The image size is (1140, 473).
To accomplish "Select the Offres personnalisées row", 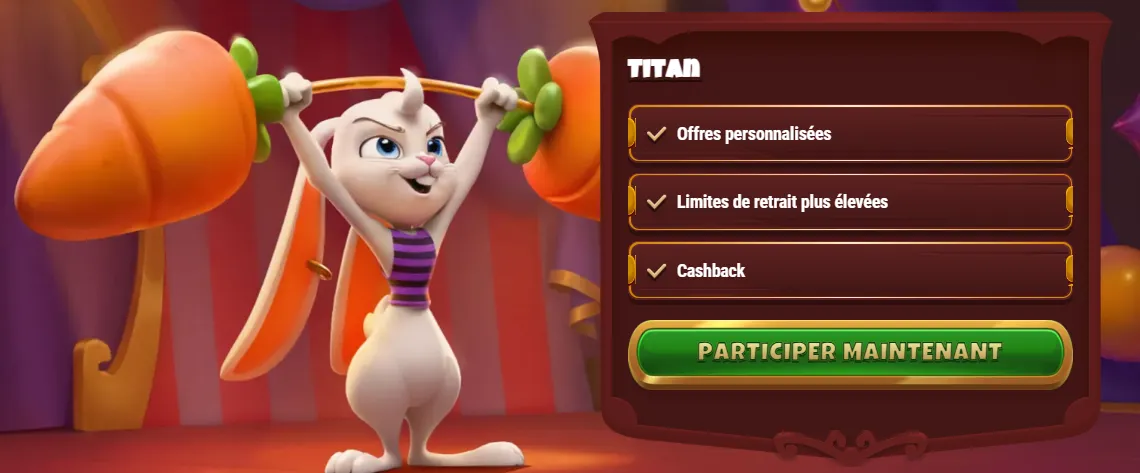I will [850, 133].
